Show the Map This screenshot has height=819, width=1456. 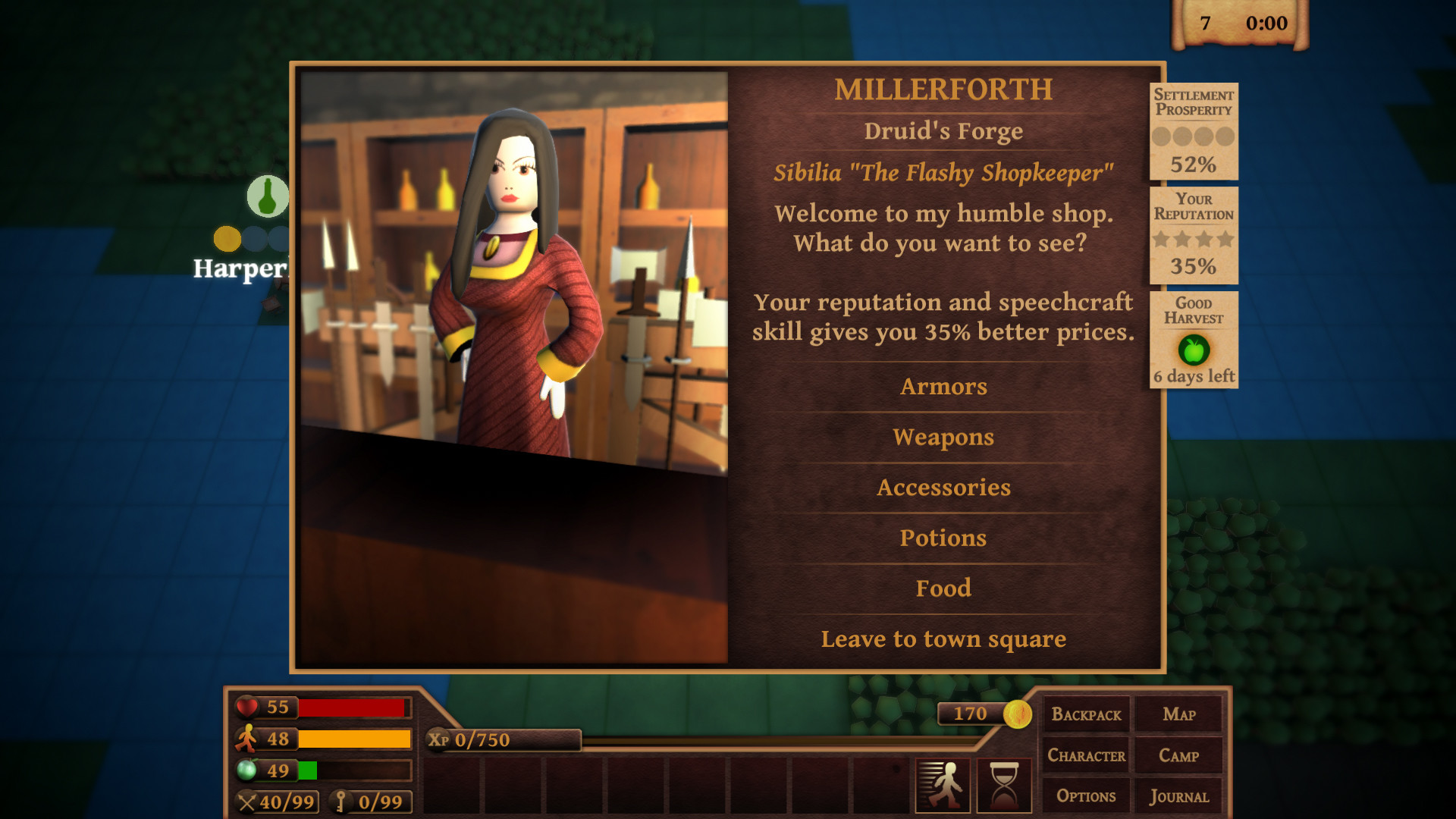pyautogui.click(x=1179, y=714)
